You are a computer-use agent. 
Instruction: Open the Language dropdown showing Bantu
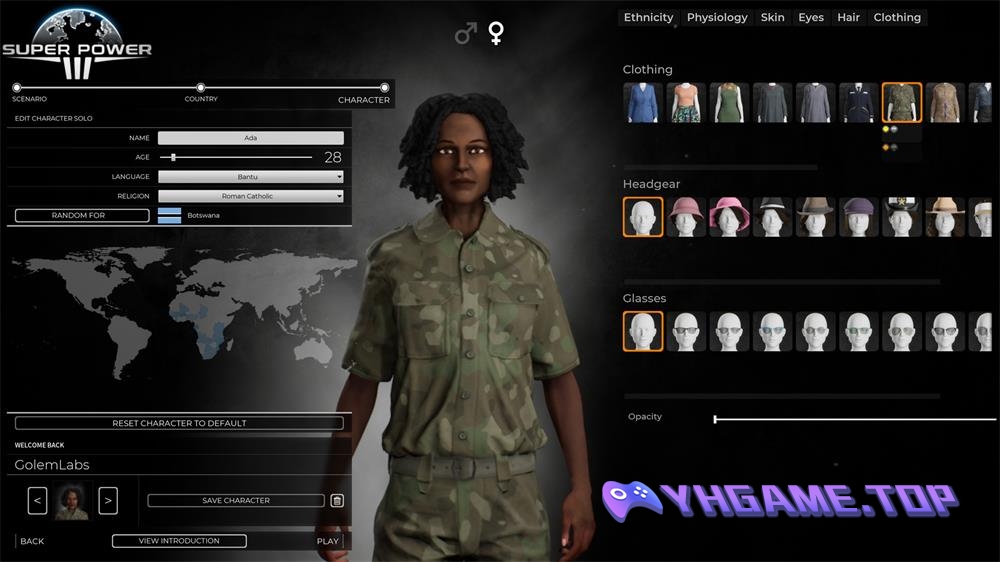250,177
